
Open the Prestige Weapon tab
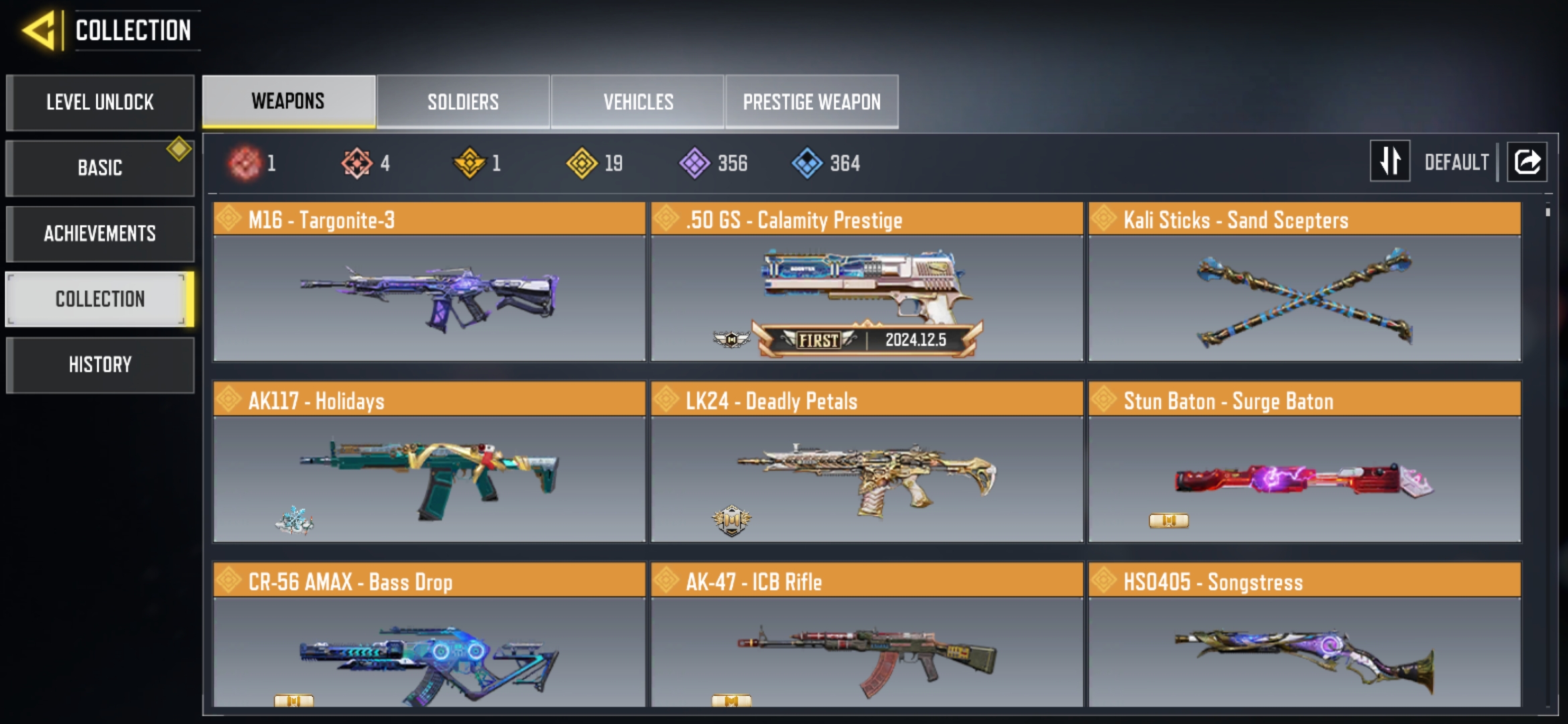tap(811, 102)
